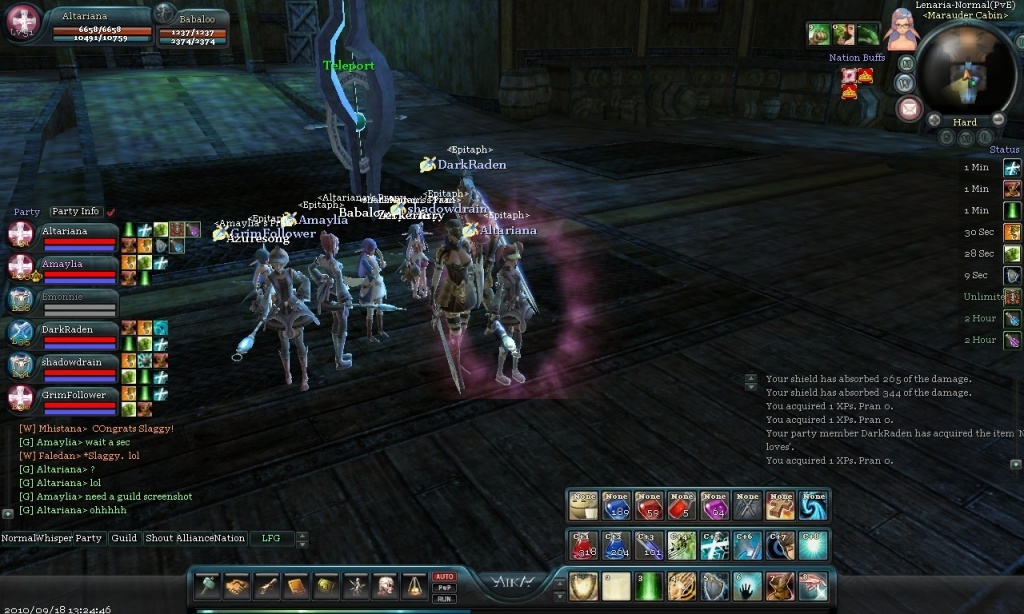
Task: Open the Party Info button
Action: 76,212
